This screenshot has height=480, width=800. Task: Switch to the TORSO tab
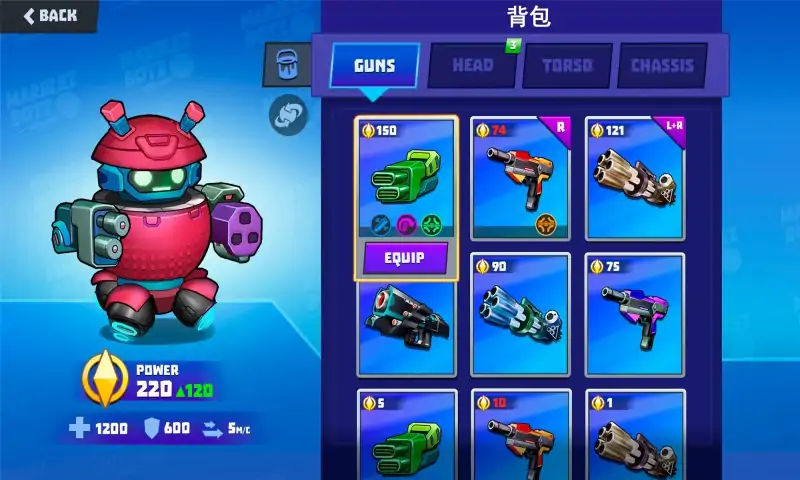coord(567,66)
